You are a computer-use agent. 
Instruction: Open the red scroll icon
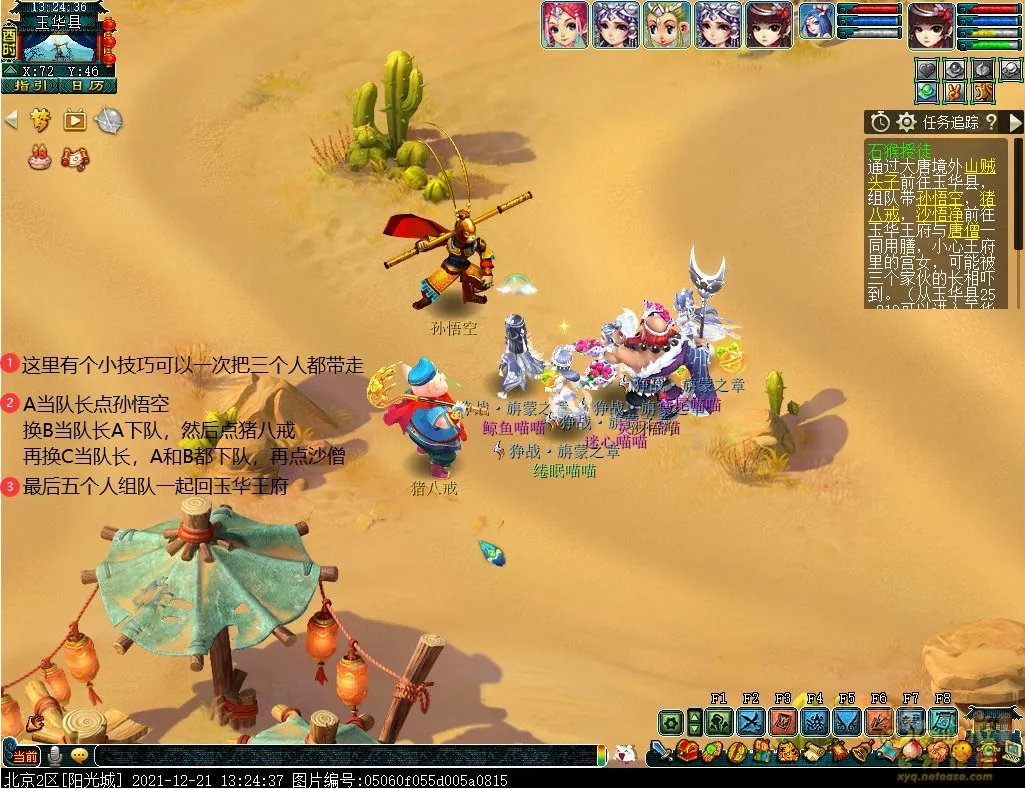pyautogui.click(x=75, y=156)
